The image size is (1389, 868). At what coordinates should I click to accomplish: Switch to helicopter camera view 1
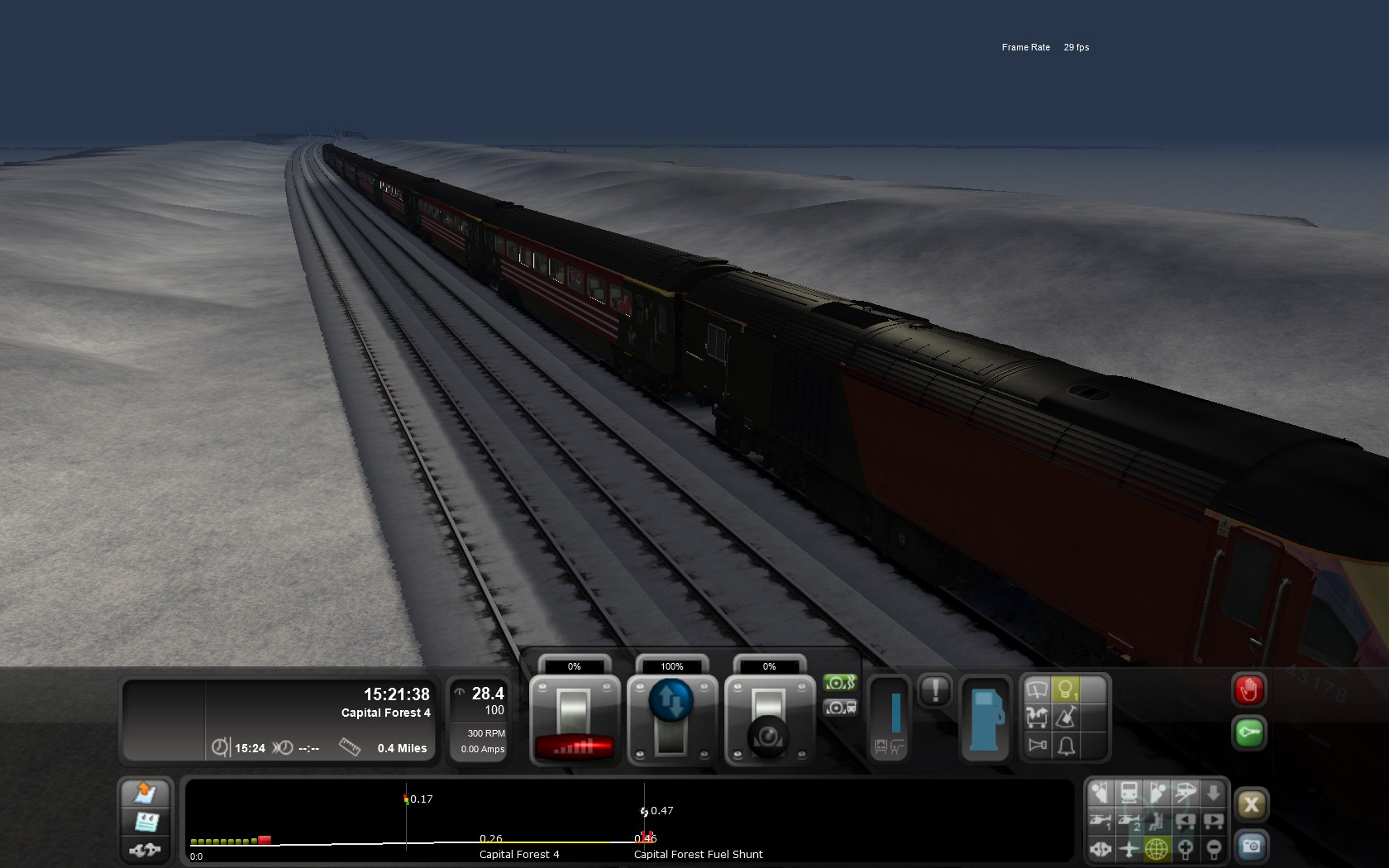pos(1100,821)
